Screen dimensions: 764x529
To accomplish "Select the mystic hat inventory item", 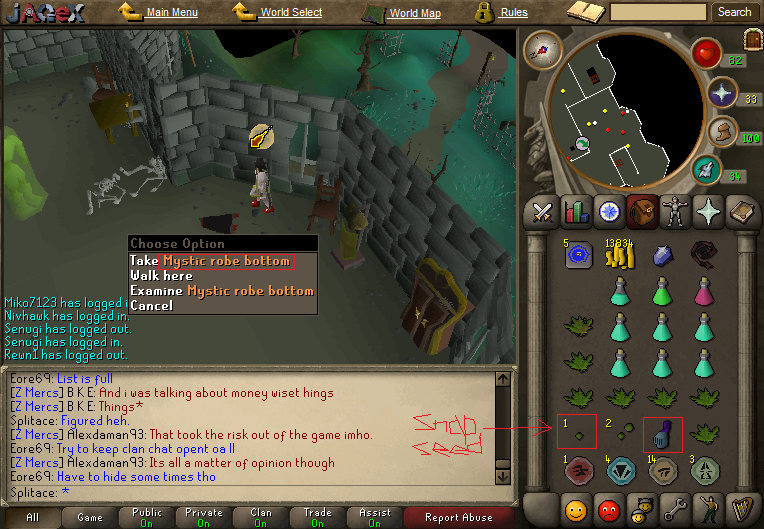I will click(661, 433).
